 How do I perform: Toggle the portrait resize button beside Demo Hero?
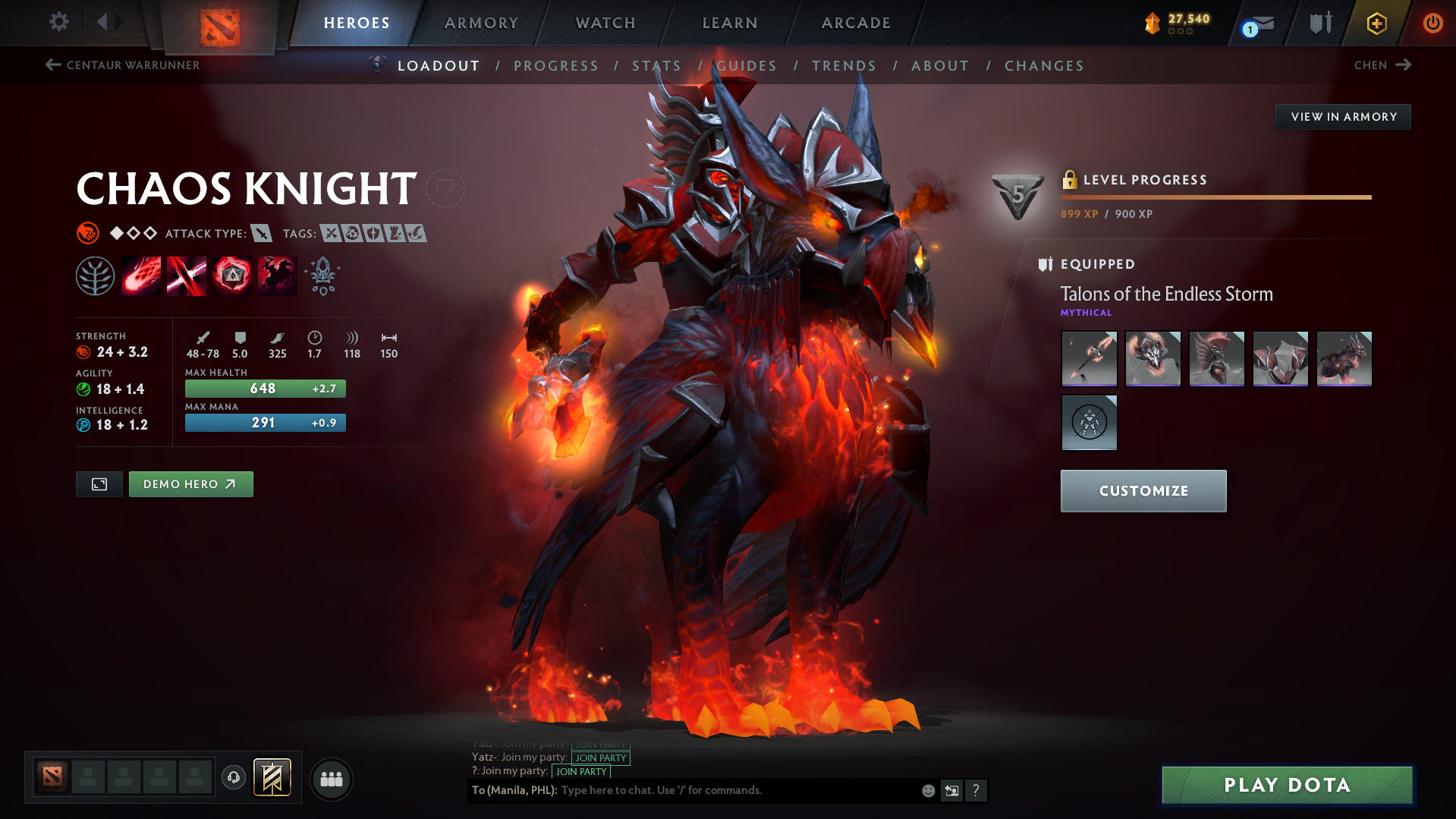coord(98,484)
